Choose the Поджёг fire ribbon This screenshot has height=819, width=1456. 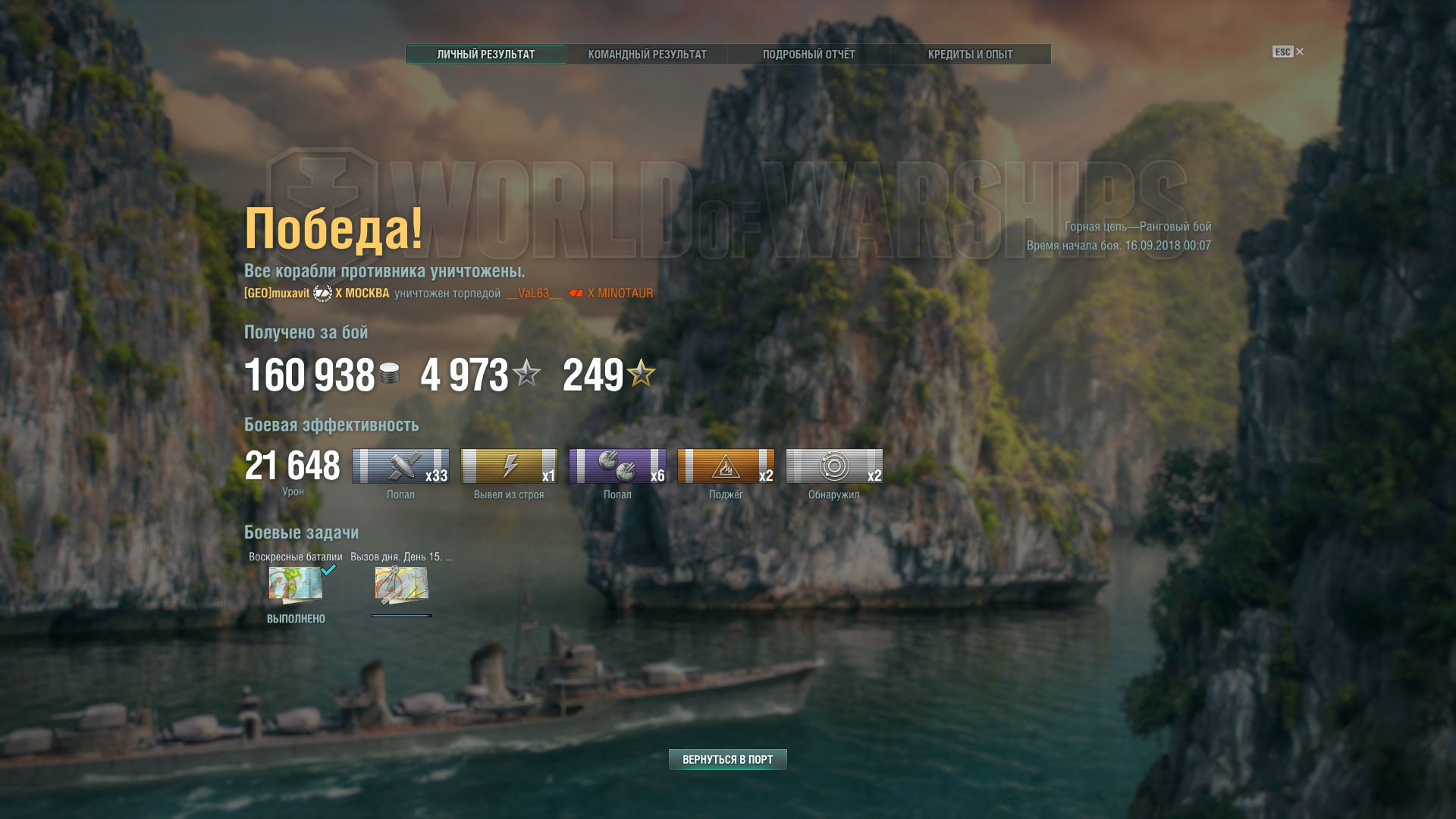[726, 466]
